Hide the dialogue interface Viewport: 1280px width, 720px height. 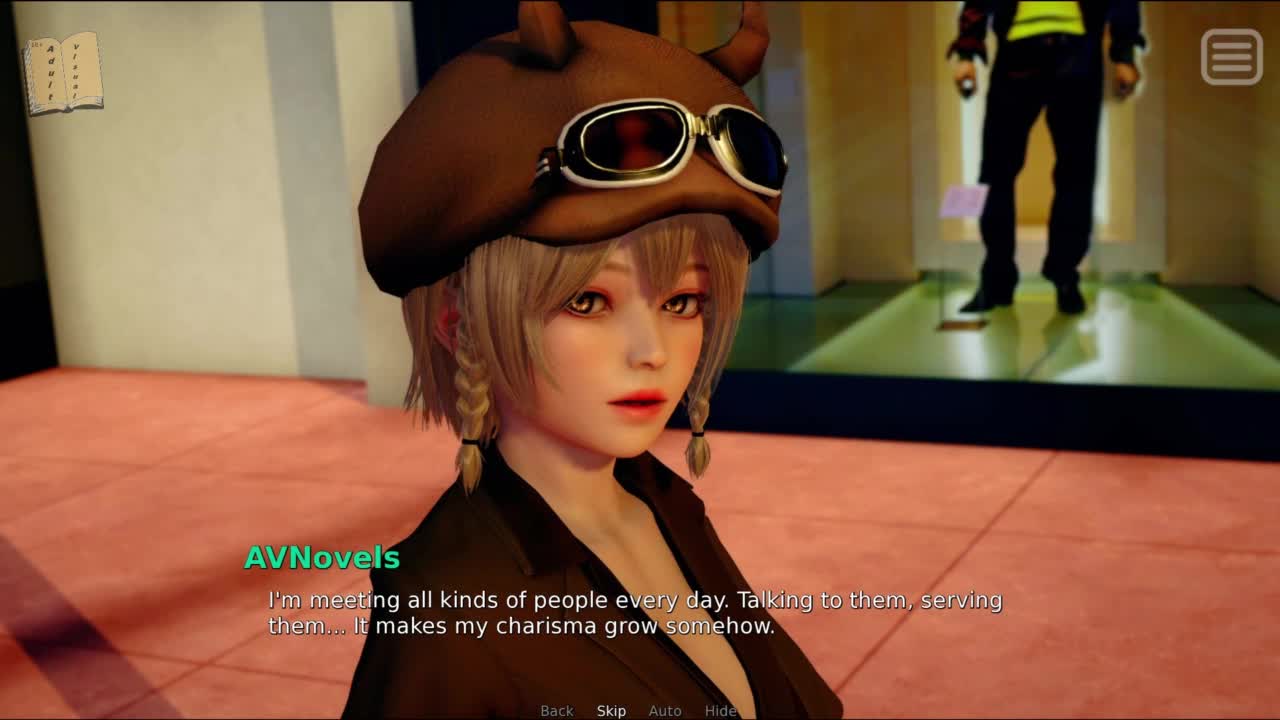[x=720, y=711]
